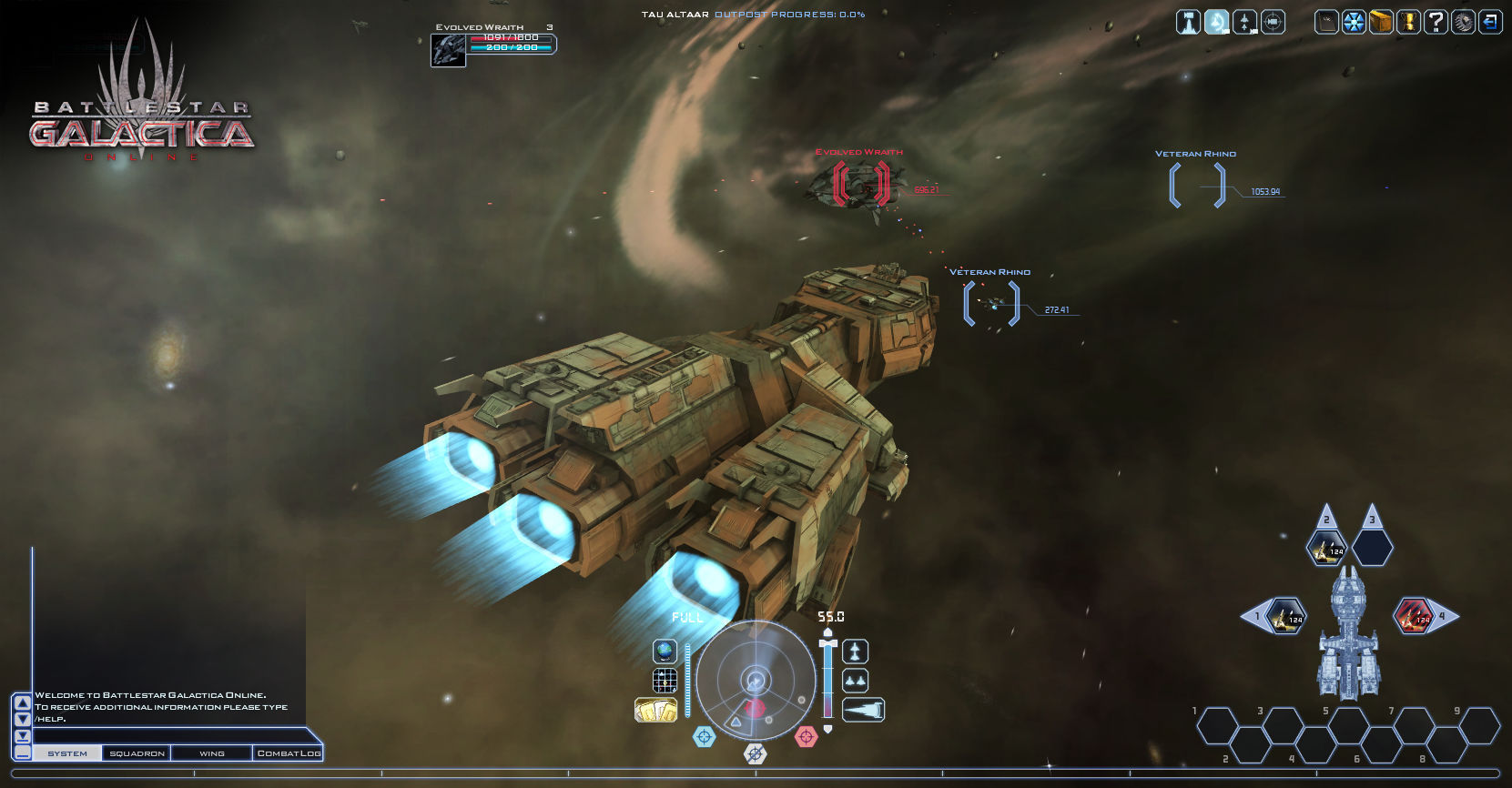Select the Evolved Wraith target portrait

[448, 50]
